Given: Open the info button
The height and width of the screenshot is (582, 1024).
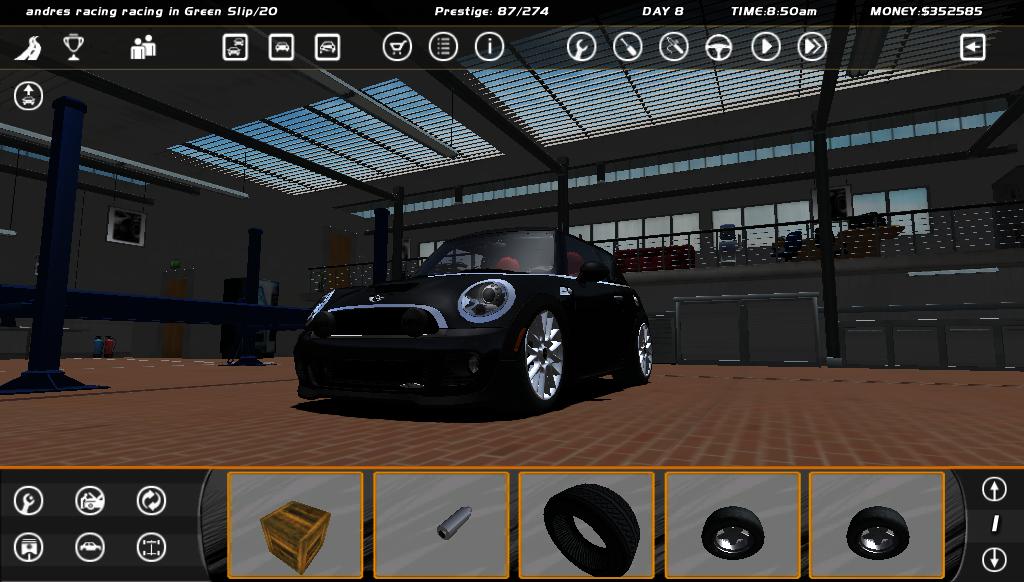Looking at the screenshot, I should point(489,46).
